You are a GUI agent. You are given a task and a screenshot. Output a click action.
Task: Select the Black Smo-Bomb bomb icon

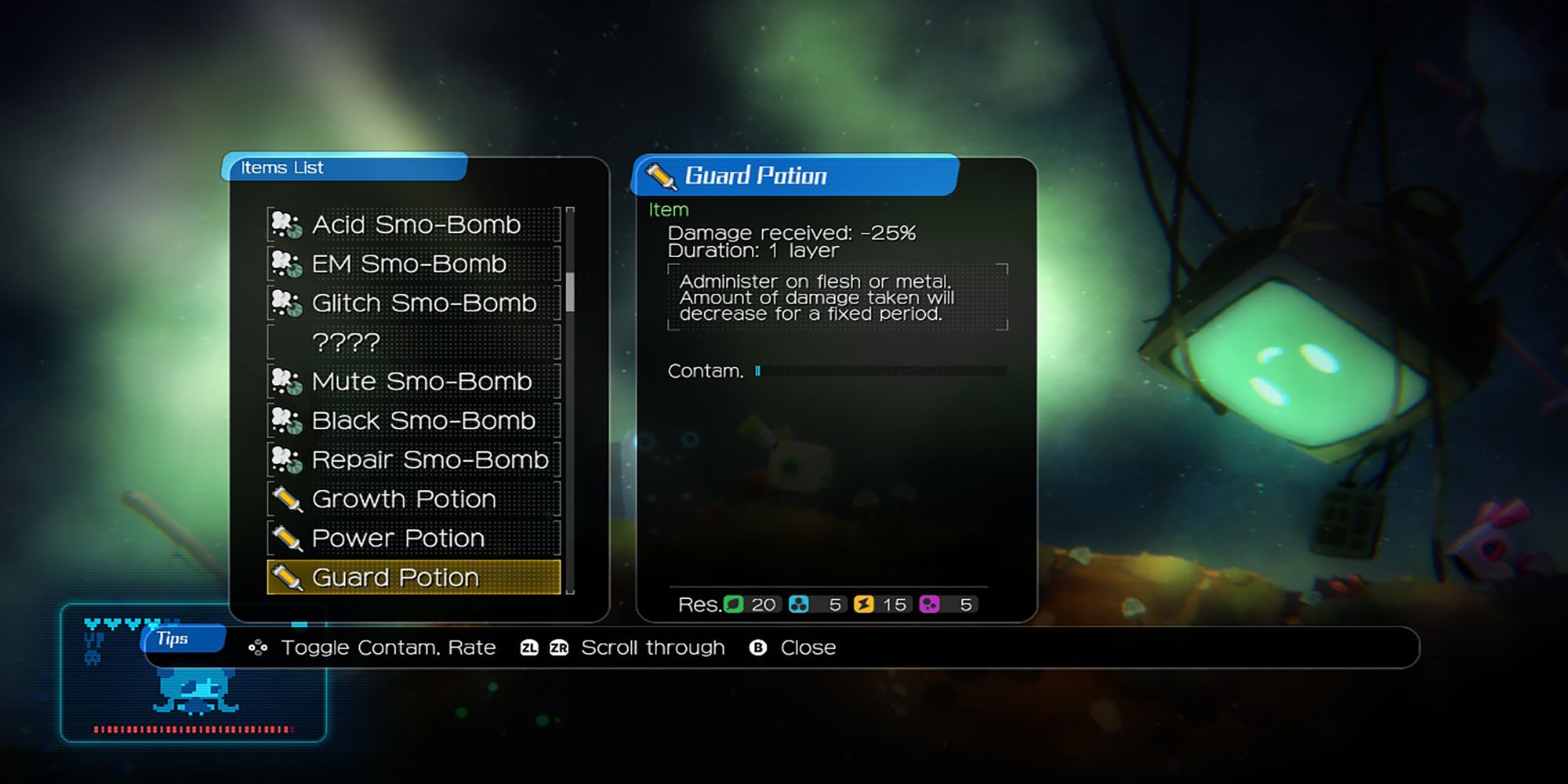coord(287,420)
